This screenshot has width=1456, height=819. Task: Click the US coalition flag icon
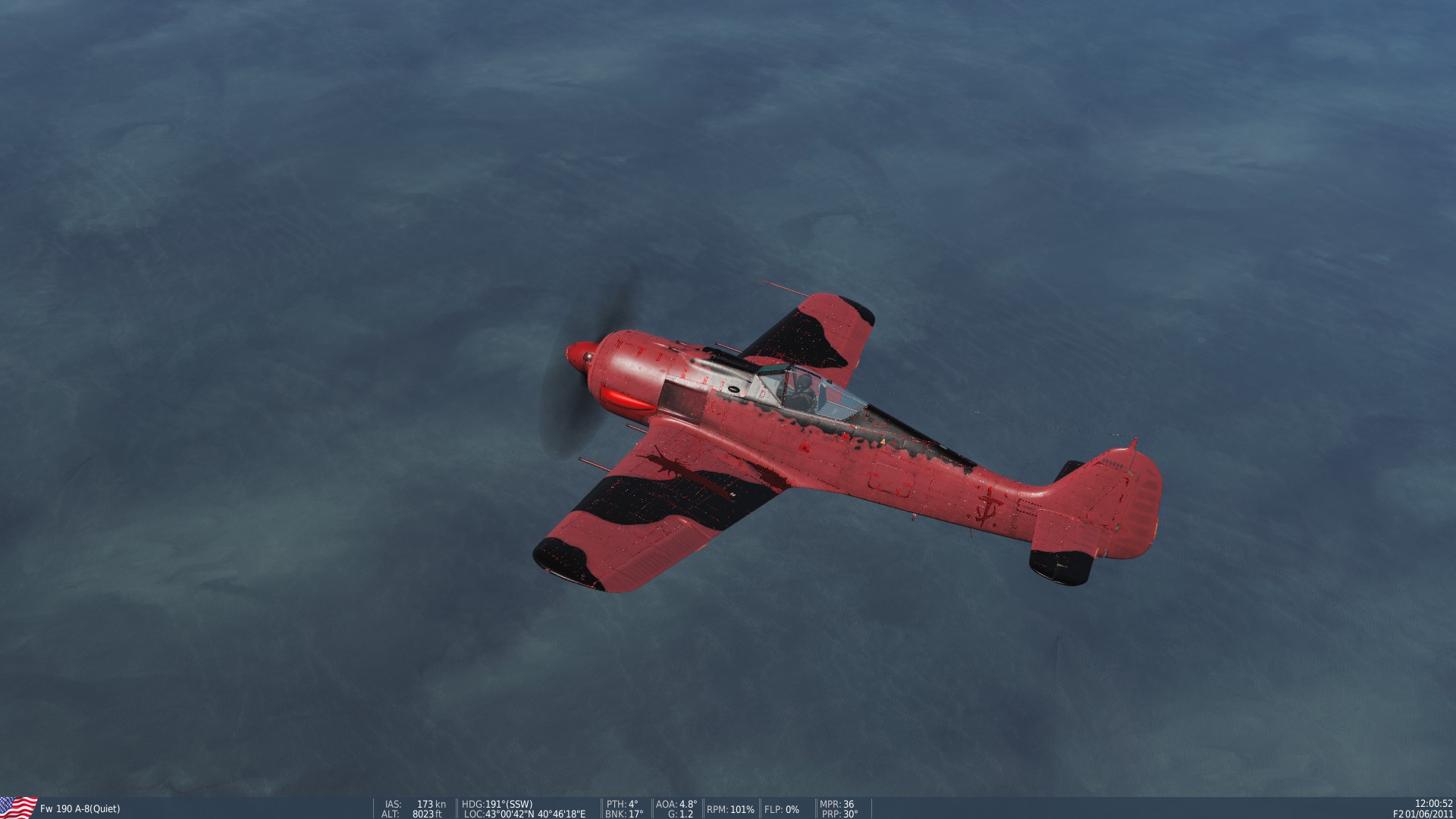click(15, 805)
